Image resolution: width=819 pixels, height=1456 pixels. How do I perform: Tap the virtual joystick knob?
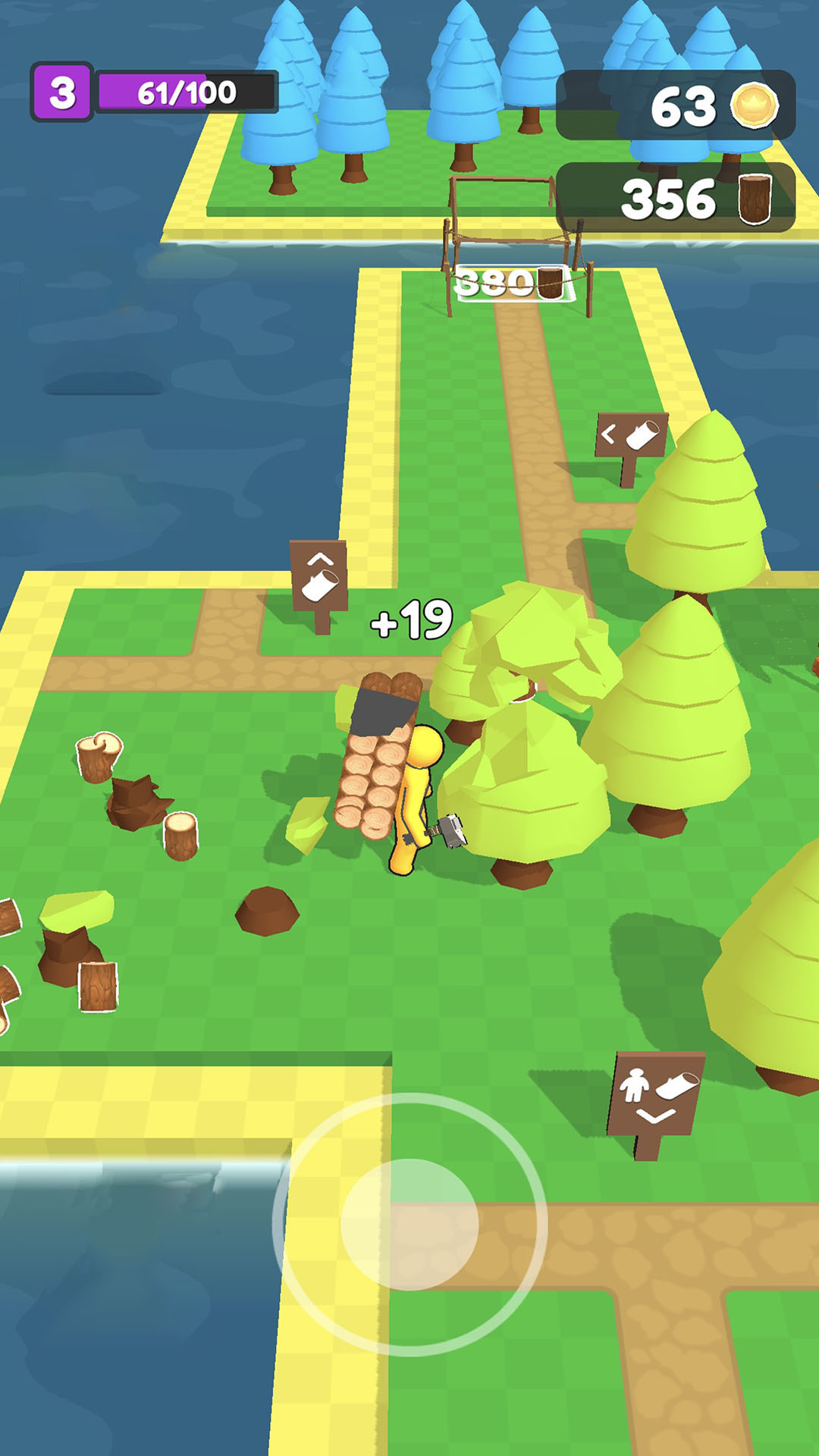(x=409, y=1224)
